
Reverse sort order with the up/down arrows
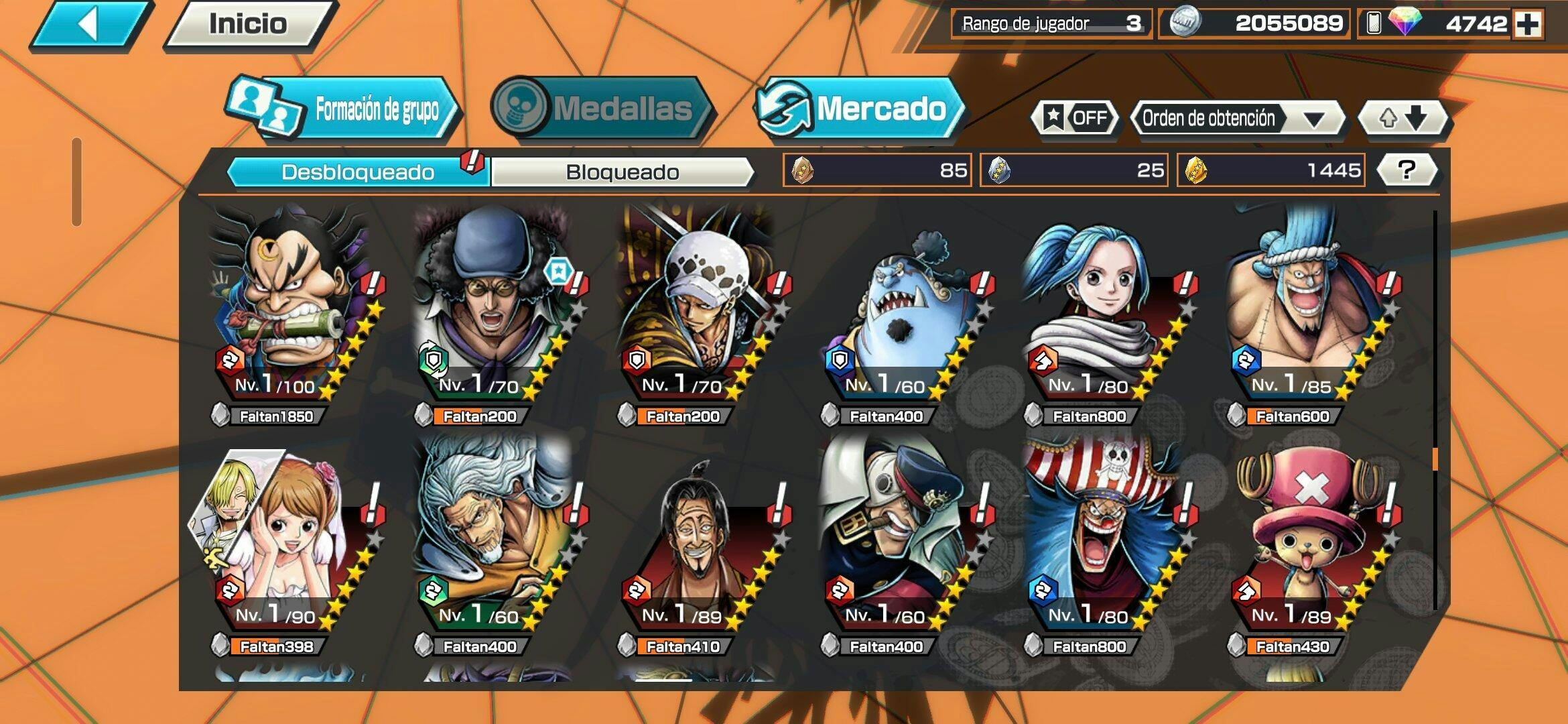point(1402,119)
